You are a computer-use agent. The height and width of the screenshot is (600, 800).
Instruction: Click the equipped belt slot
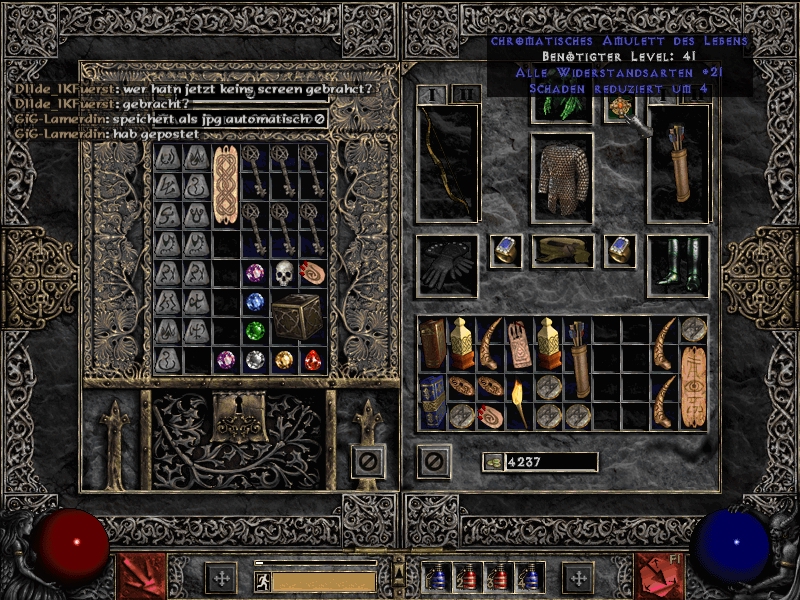click(562, 251)
